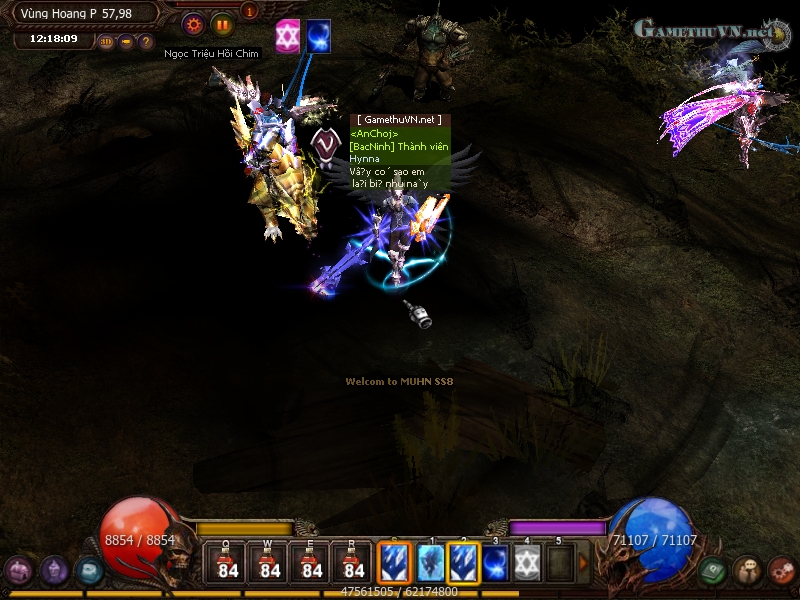The image size is (800, 600).
Task: Open the question mark help button
Action: tap(146, 42)
